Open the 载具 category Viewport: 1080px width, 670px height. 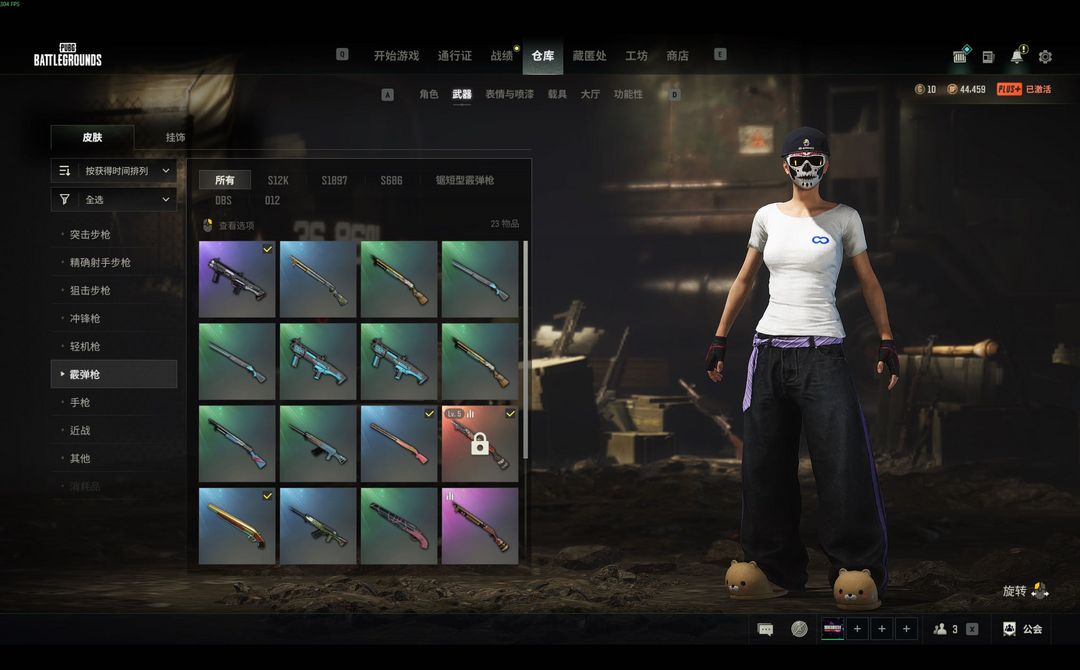(557, 94)
